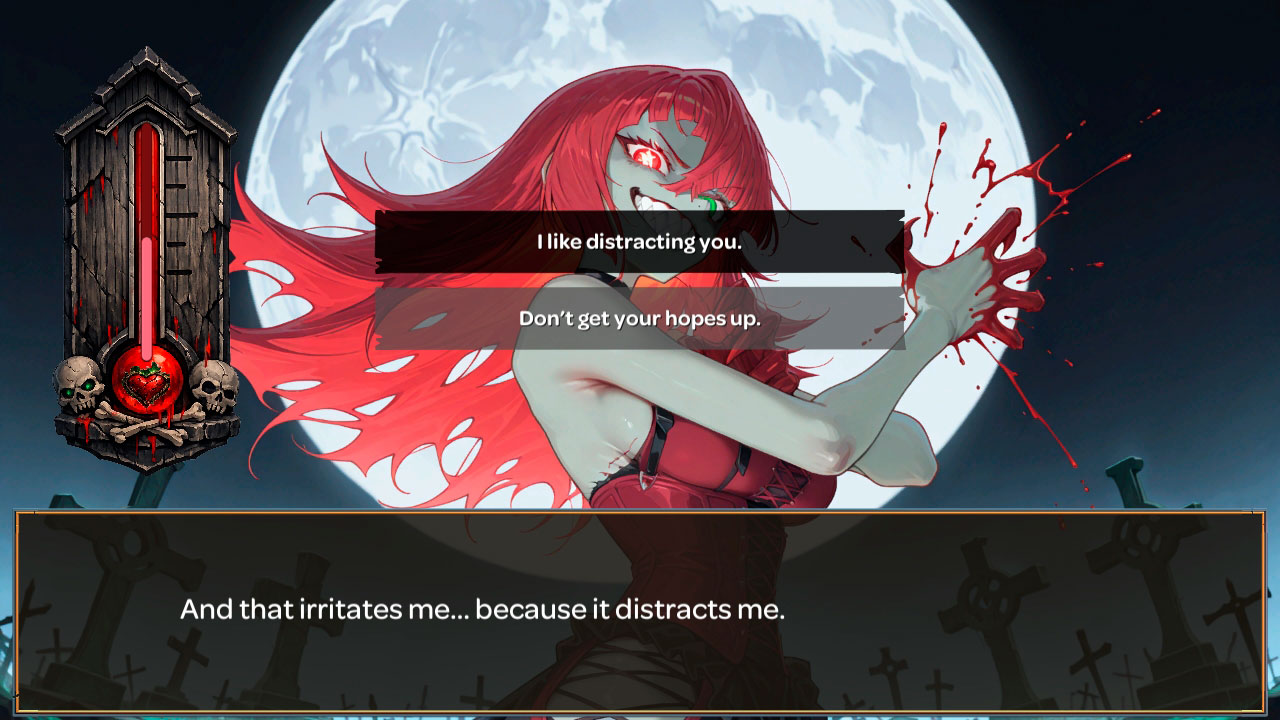Click the golden border of the dialogue panel
This screenshot has width=1280, height=720.
640,512
